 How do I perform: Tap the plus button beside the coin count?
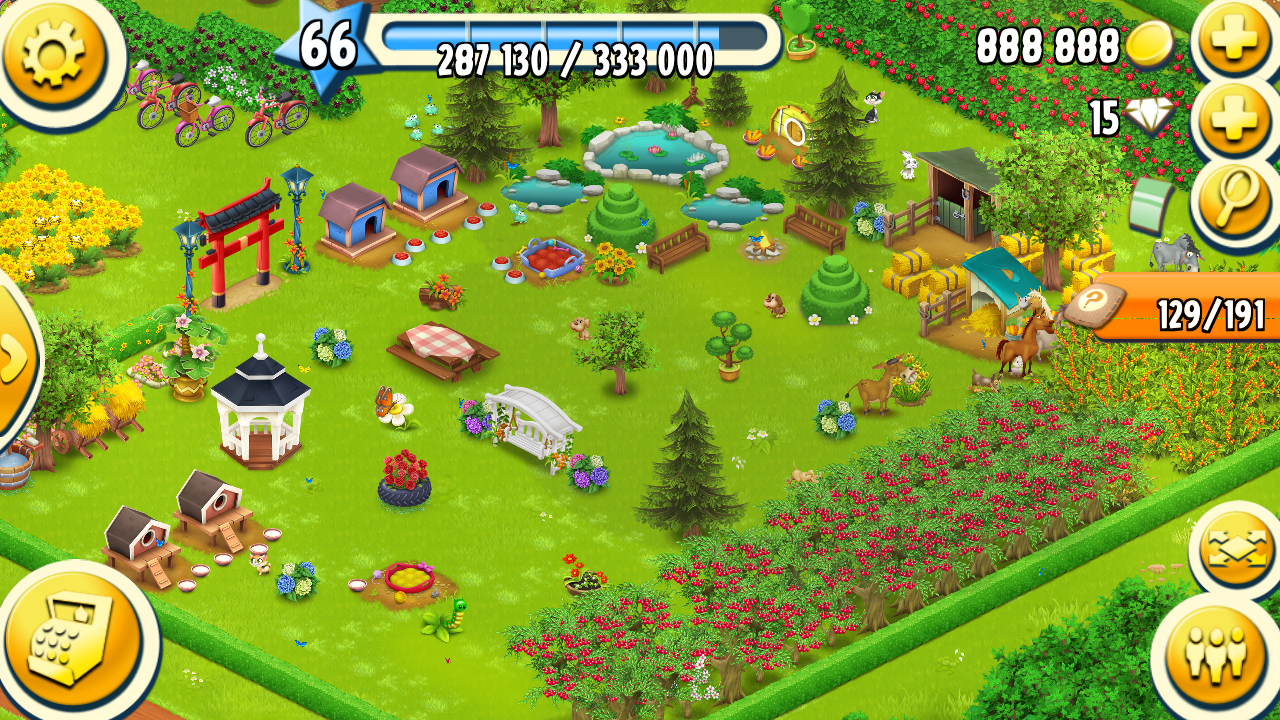[x=1233, y=42]
